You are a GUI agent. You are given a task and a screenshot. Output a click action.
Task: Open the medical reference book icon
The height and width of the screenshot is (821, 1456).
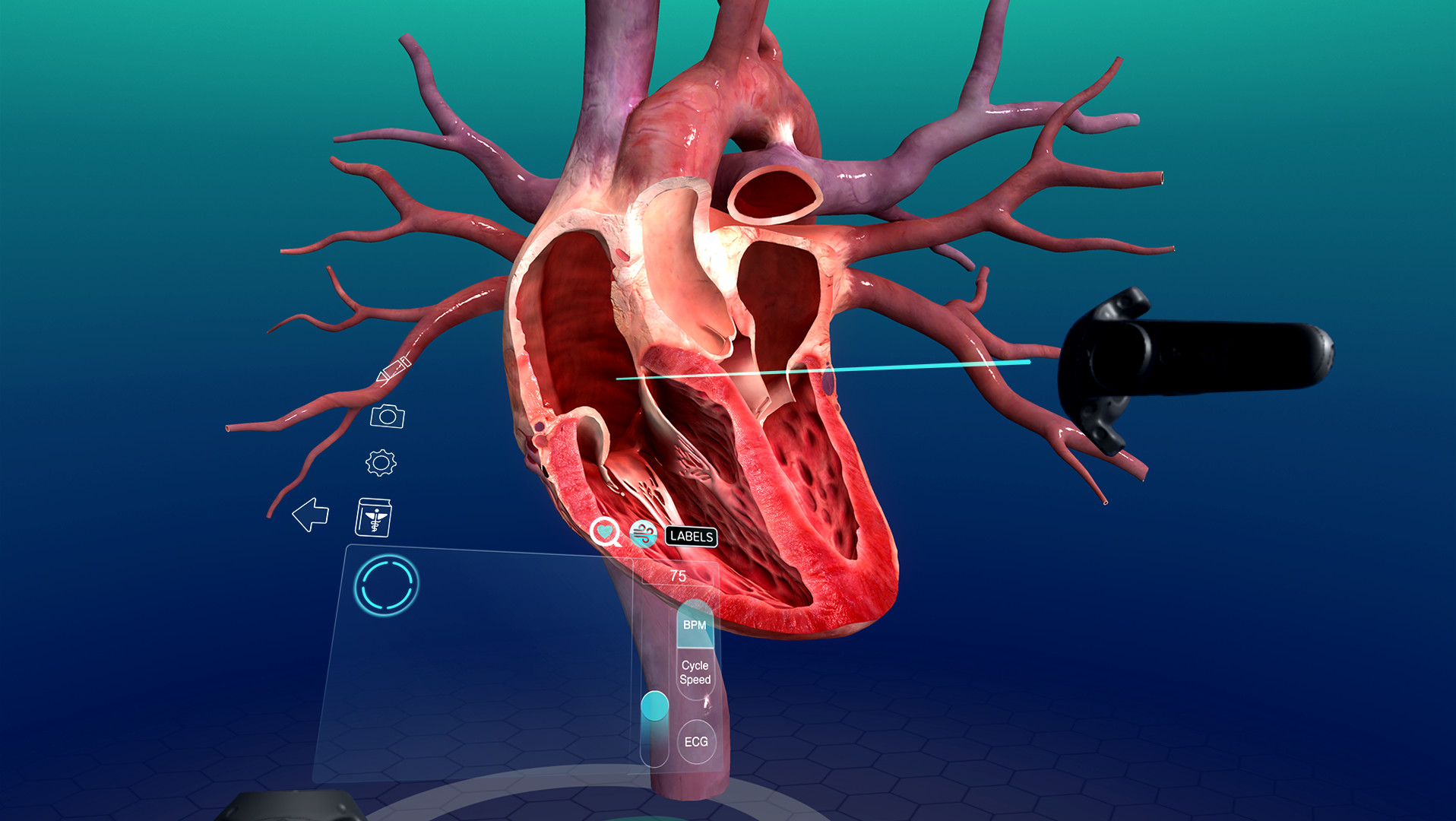coord(373,518)
